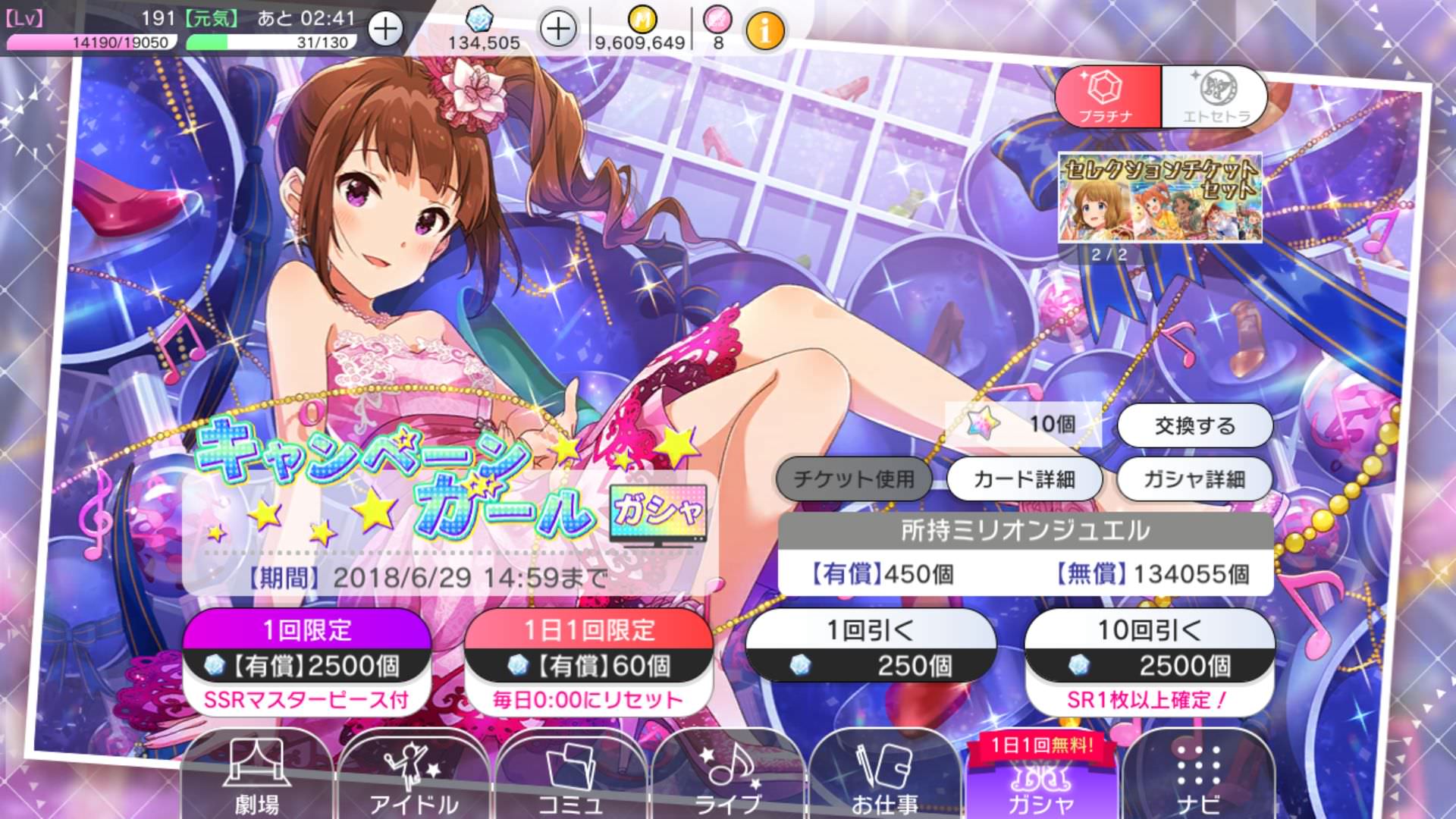Screen dimensions: 1456x819
Task: Open the orange info icon
Action: (765, 31)
